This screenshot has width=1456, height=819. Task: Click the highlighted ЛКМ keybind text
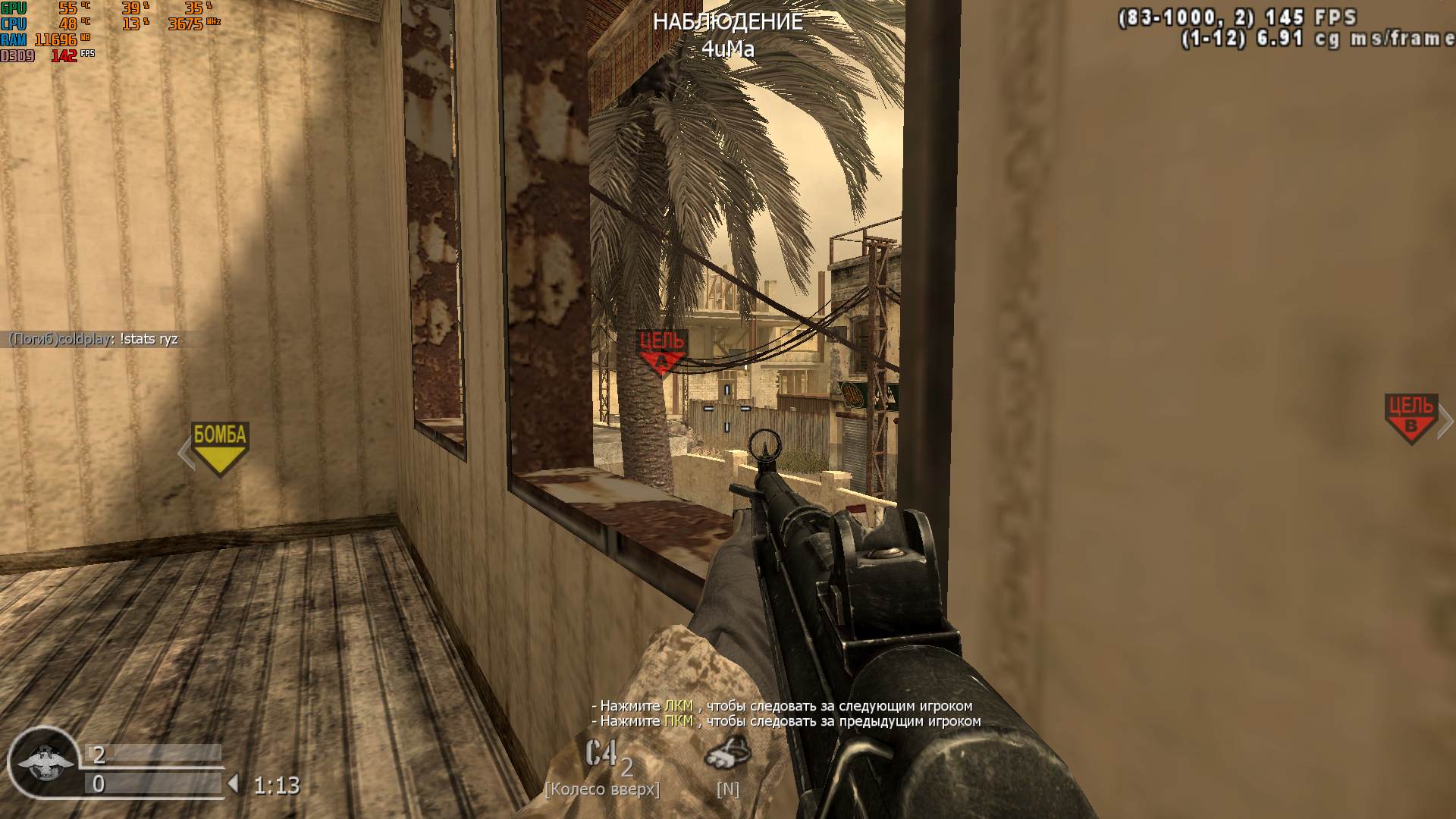coord(681,704)
